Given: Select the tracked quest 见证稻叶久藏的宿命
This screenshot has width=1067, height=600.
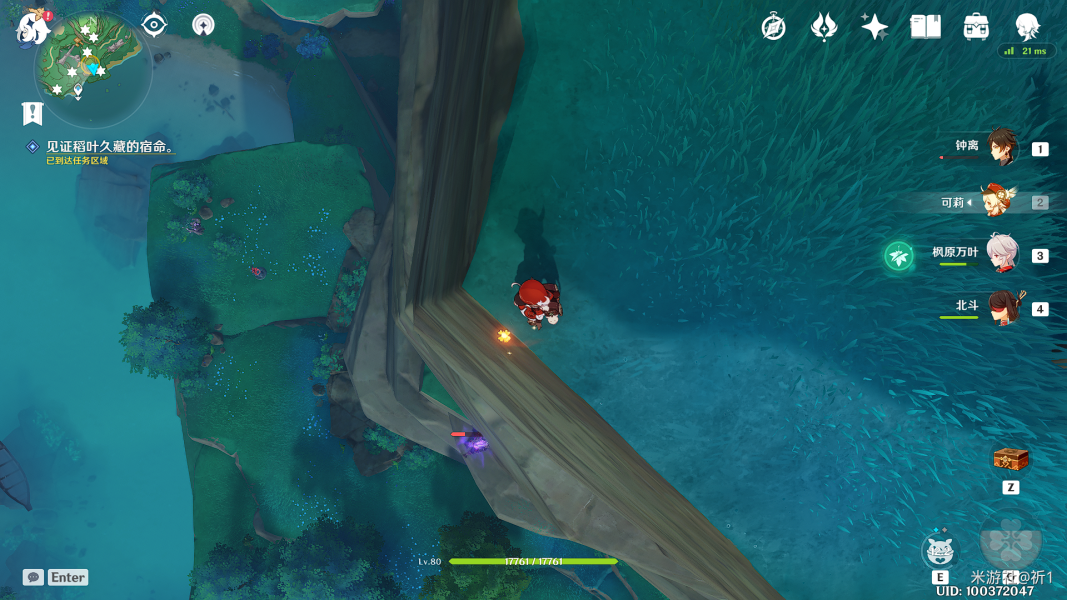Looking at the screenshot, I should pos(109,147).
